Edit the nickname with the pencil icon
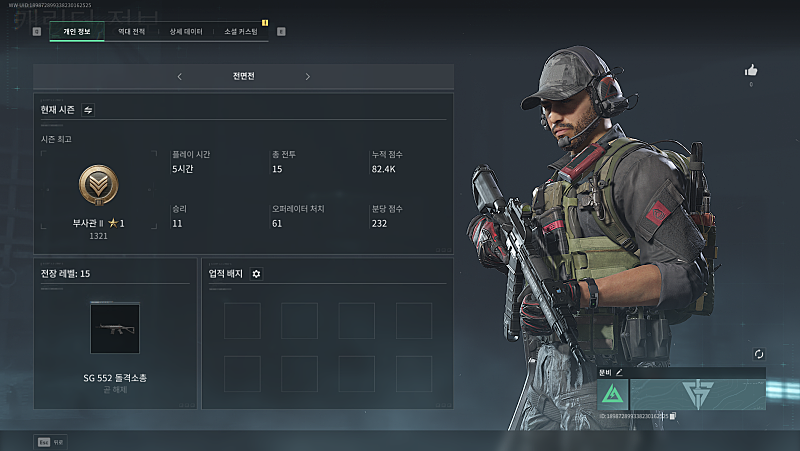 [619, 372]
